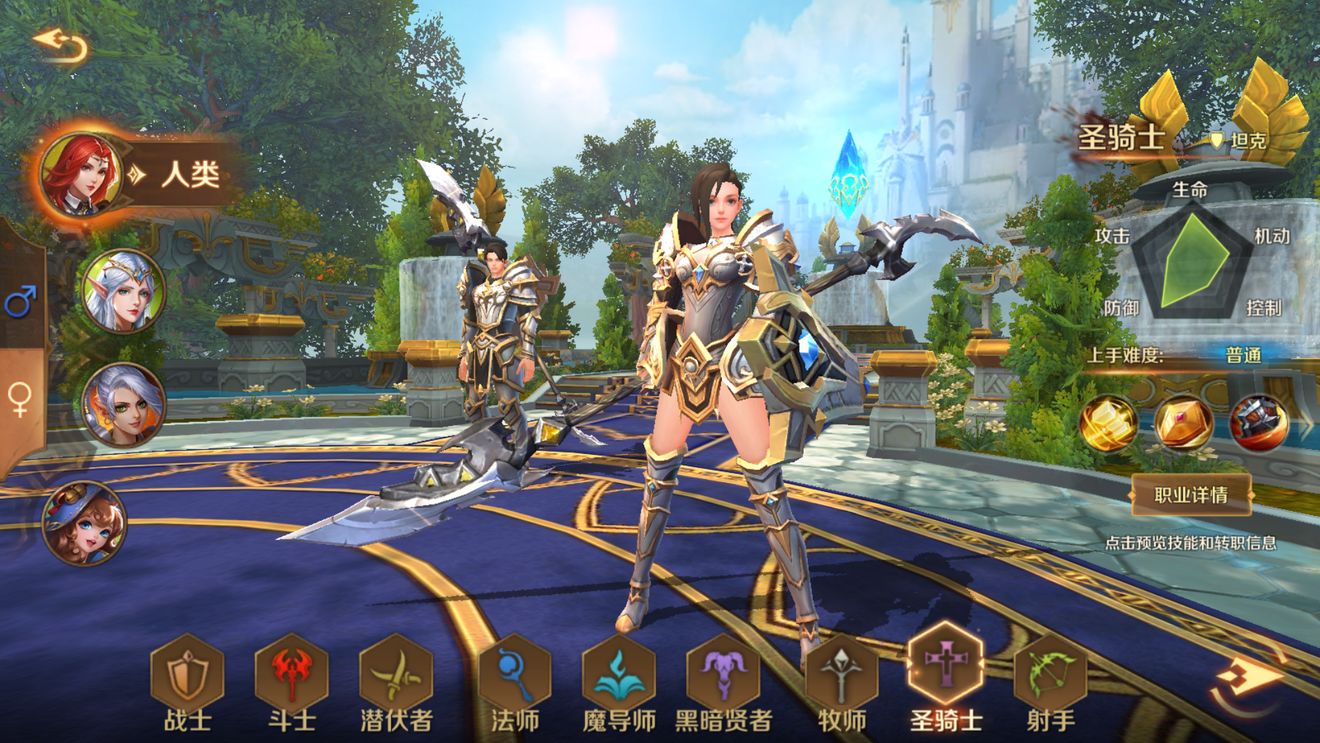The image size is (1320, 743).
Task: Pick the 牧师 priest class
Action: [x=841, y=671]
